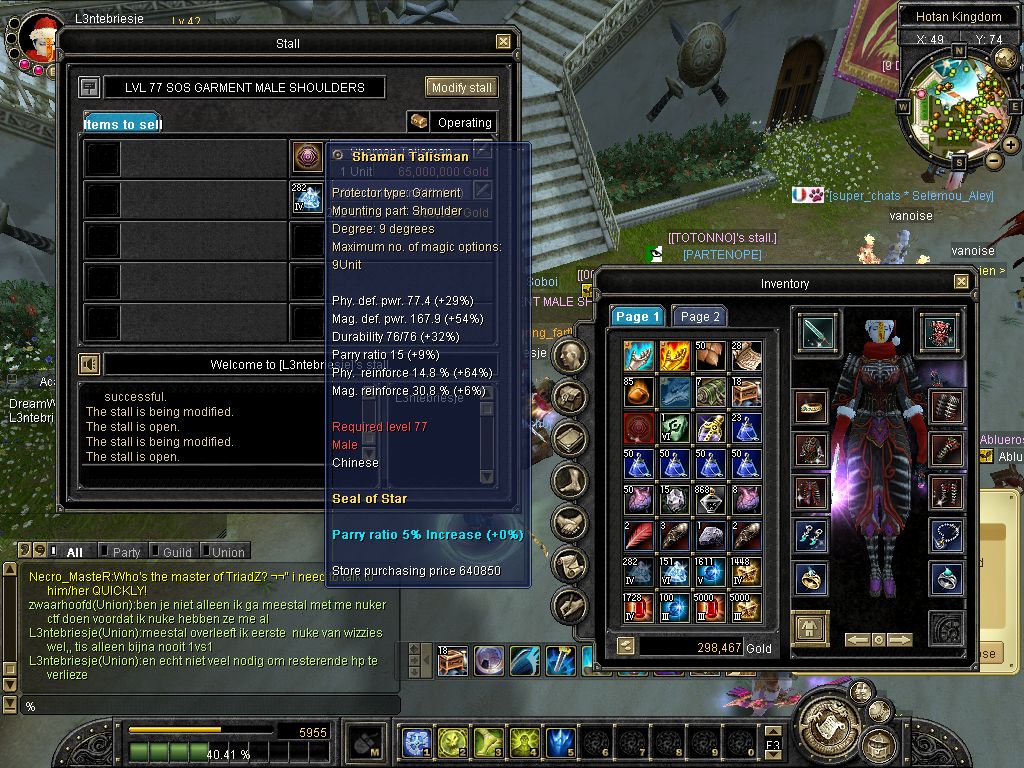Select the Shaman Talisman stall item
The height and width of the screenshot is (768, 1024).
(x=308, y=157)
